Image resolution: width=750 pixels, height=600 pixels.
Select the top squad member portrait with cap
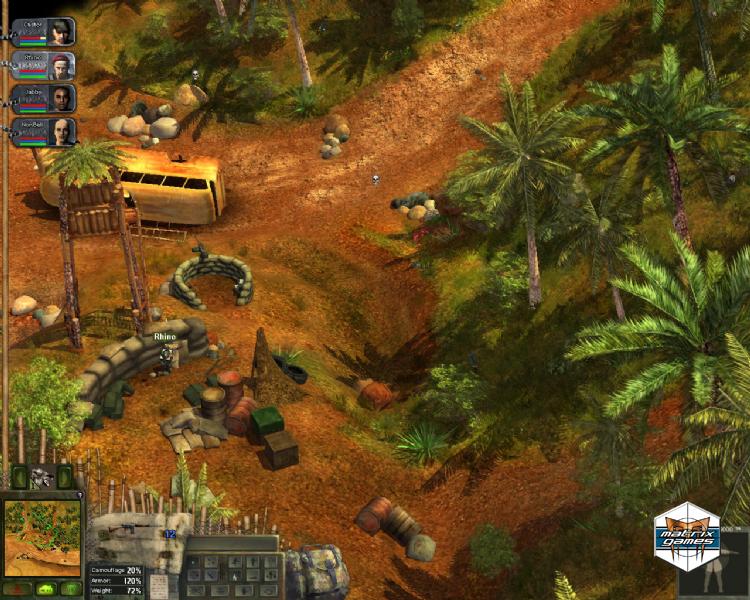pos(61,30)
